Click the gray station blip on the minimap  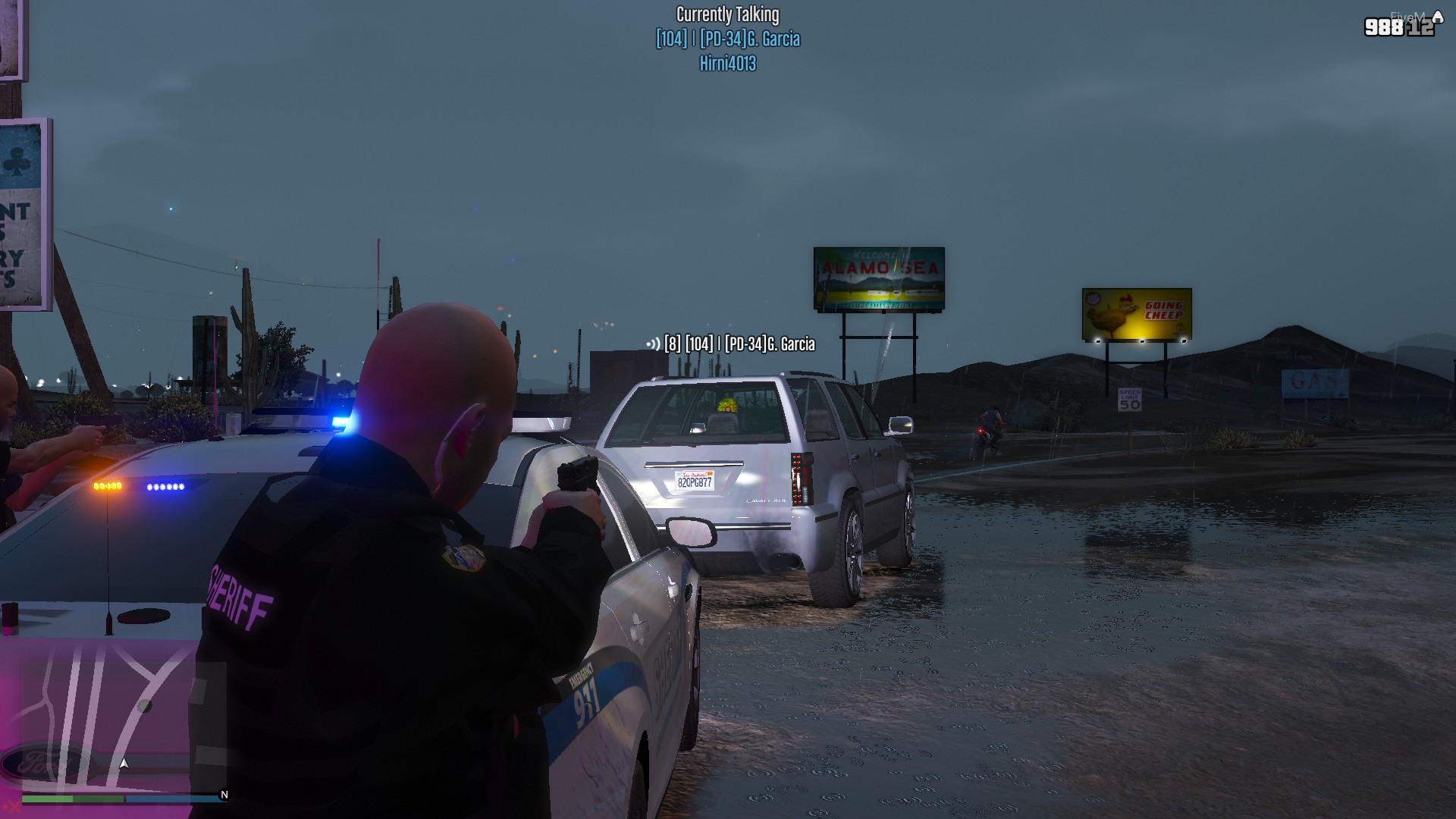(144, 706)
